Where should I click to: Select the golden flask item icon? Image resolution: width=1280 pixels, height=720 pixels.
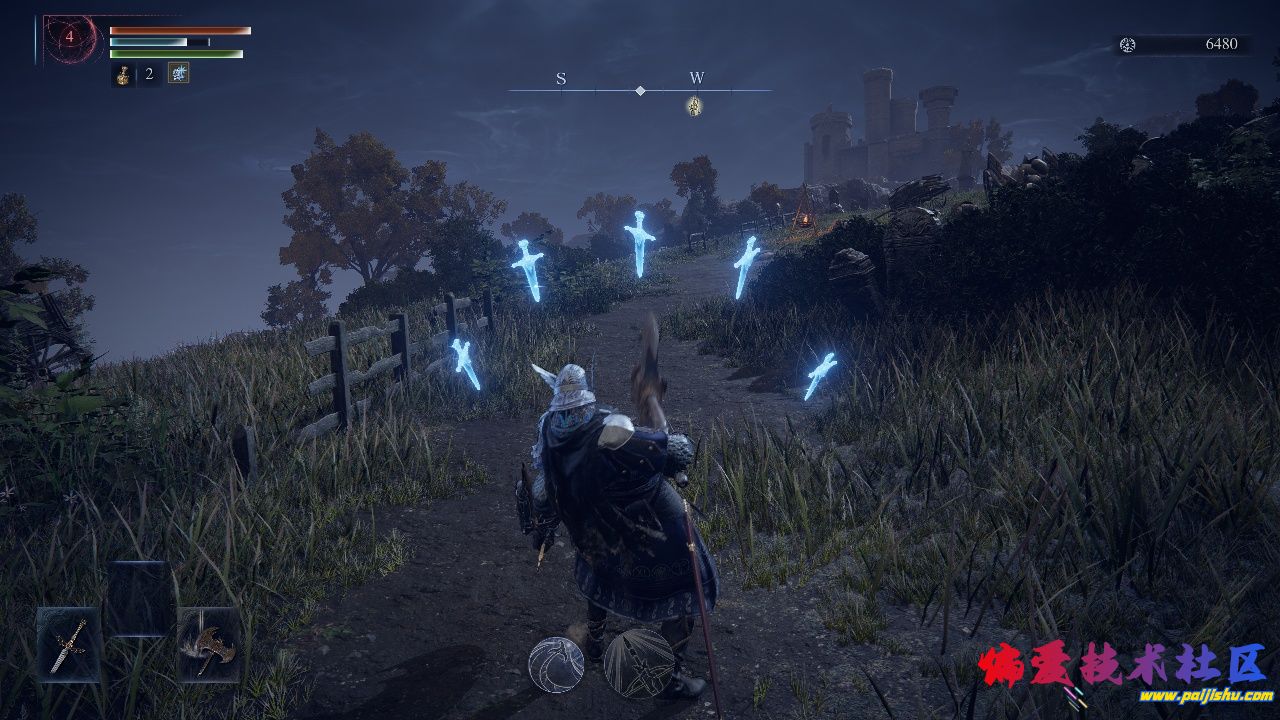(123, 75)
